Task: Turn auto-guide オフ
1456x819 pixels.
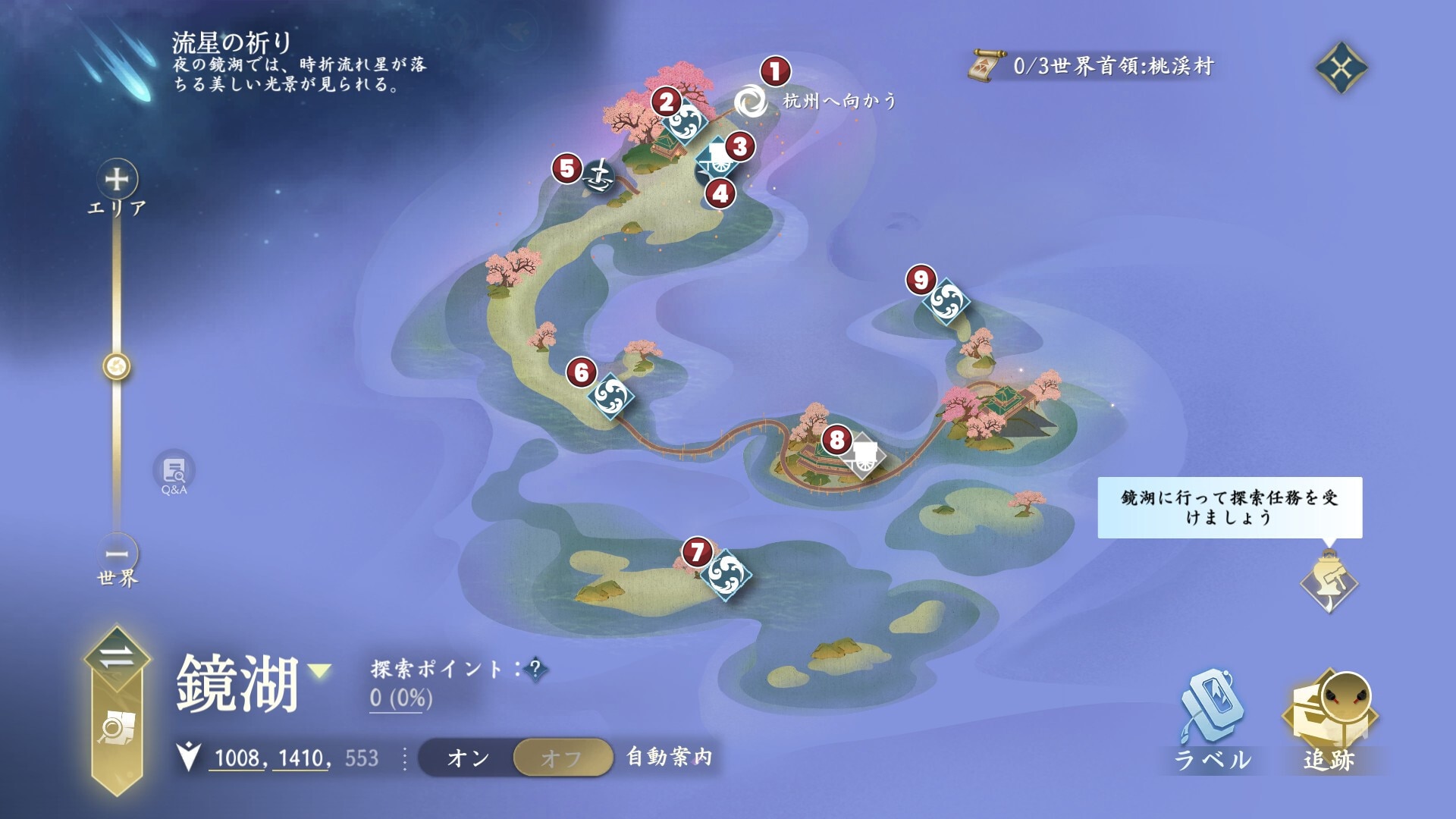Action: coord(562,758)
